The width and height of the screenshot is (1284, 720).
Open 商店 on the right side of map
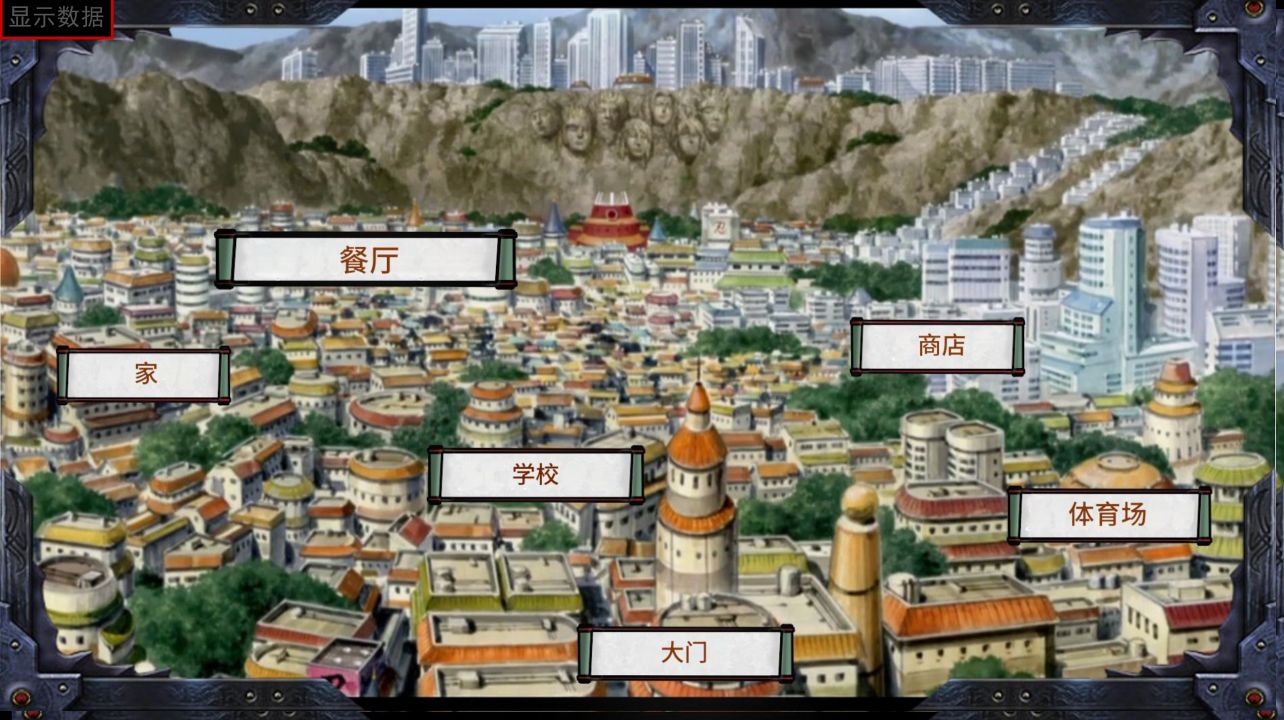coord(939,346)
